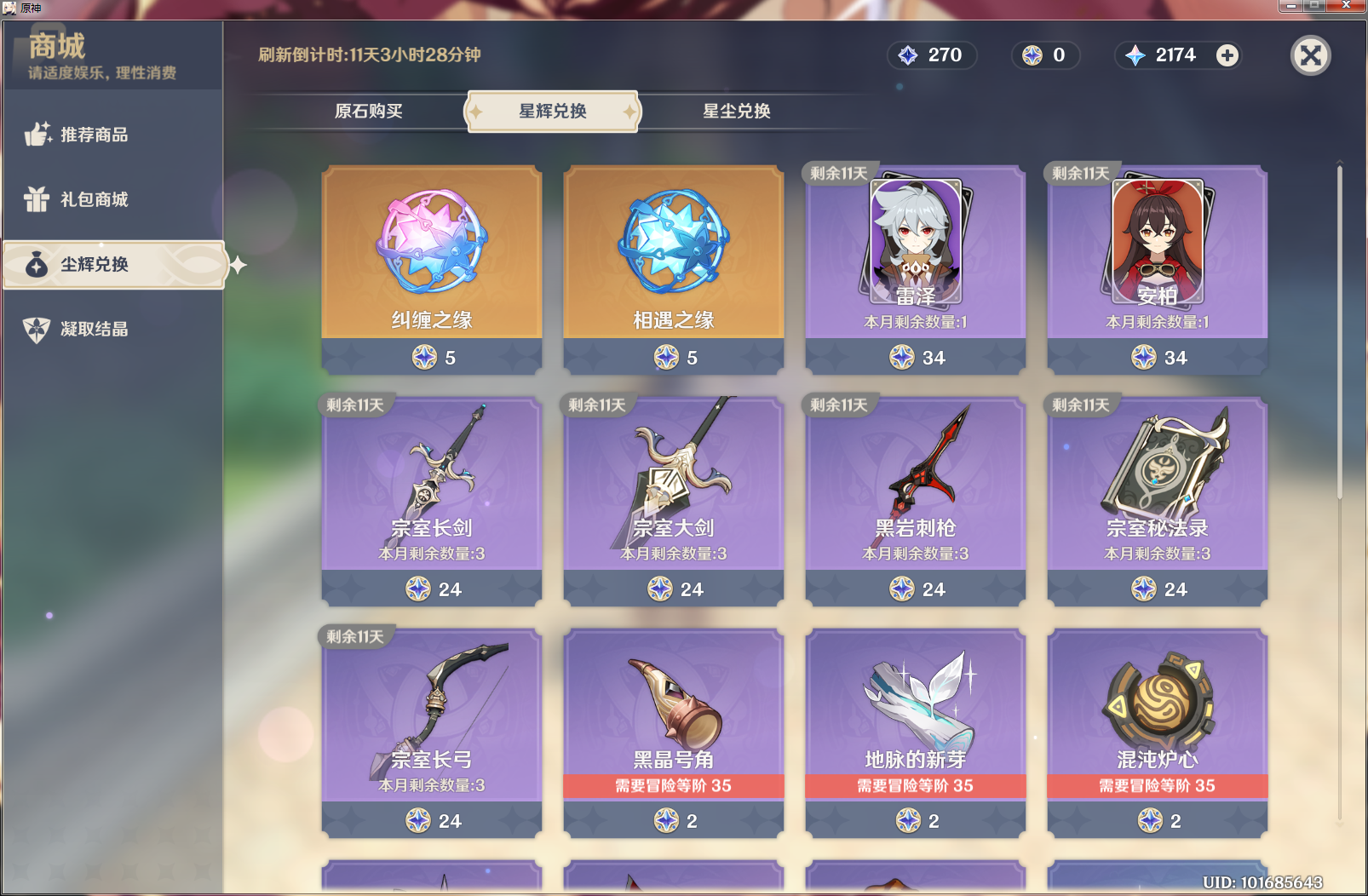Switch to the 原石购买 tab
The width and height of the screenshot is (1368, 896).
pos(368,112)
